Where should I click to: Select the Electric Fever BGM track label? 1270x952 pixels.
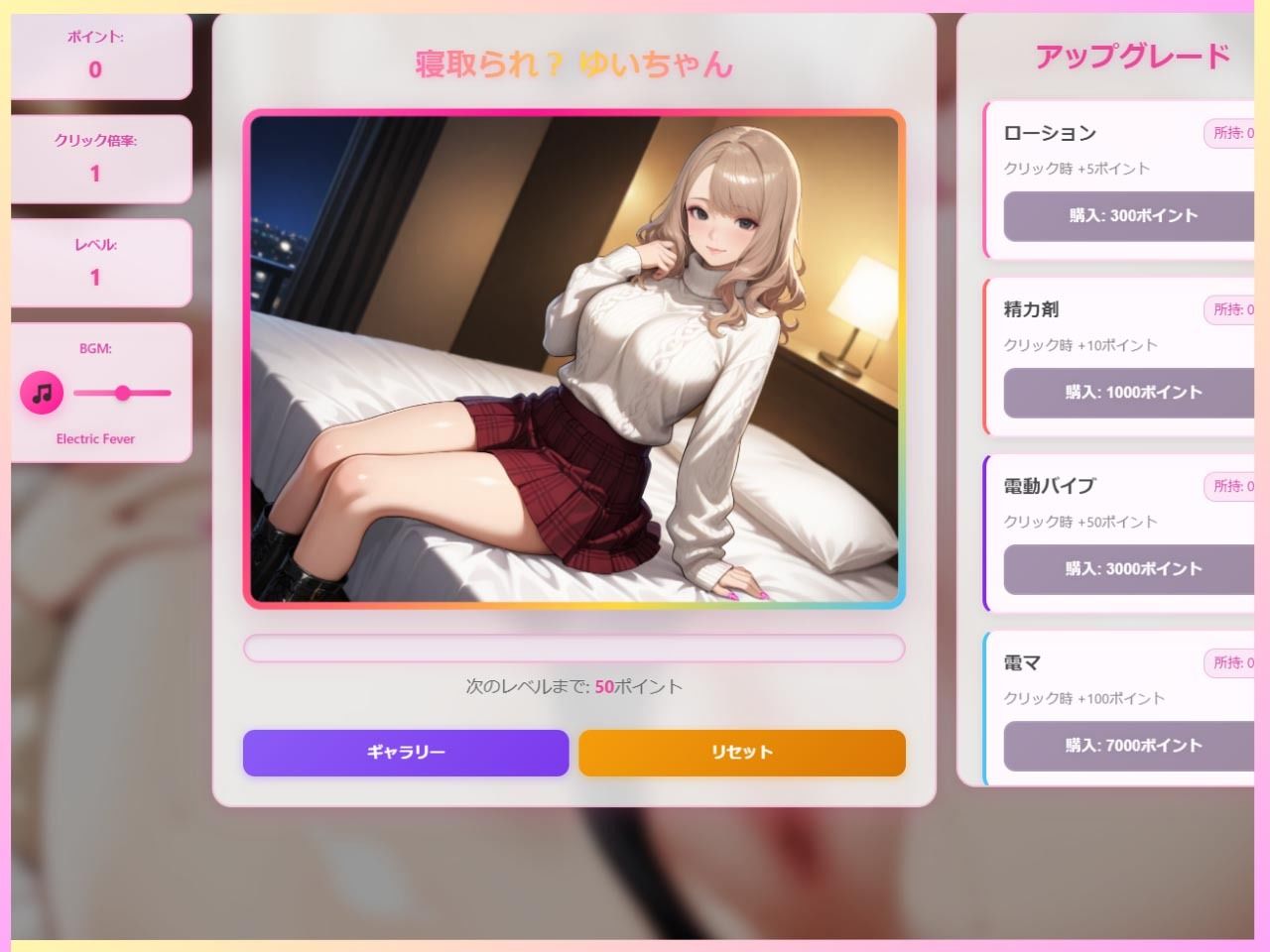coord(94,438)
